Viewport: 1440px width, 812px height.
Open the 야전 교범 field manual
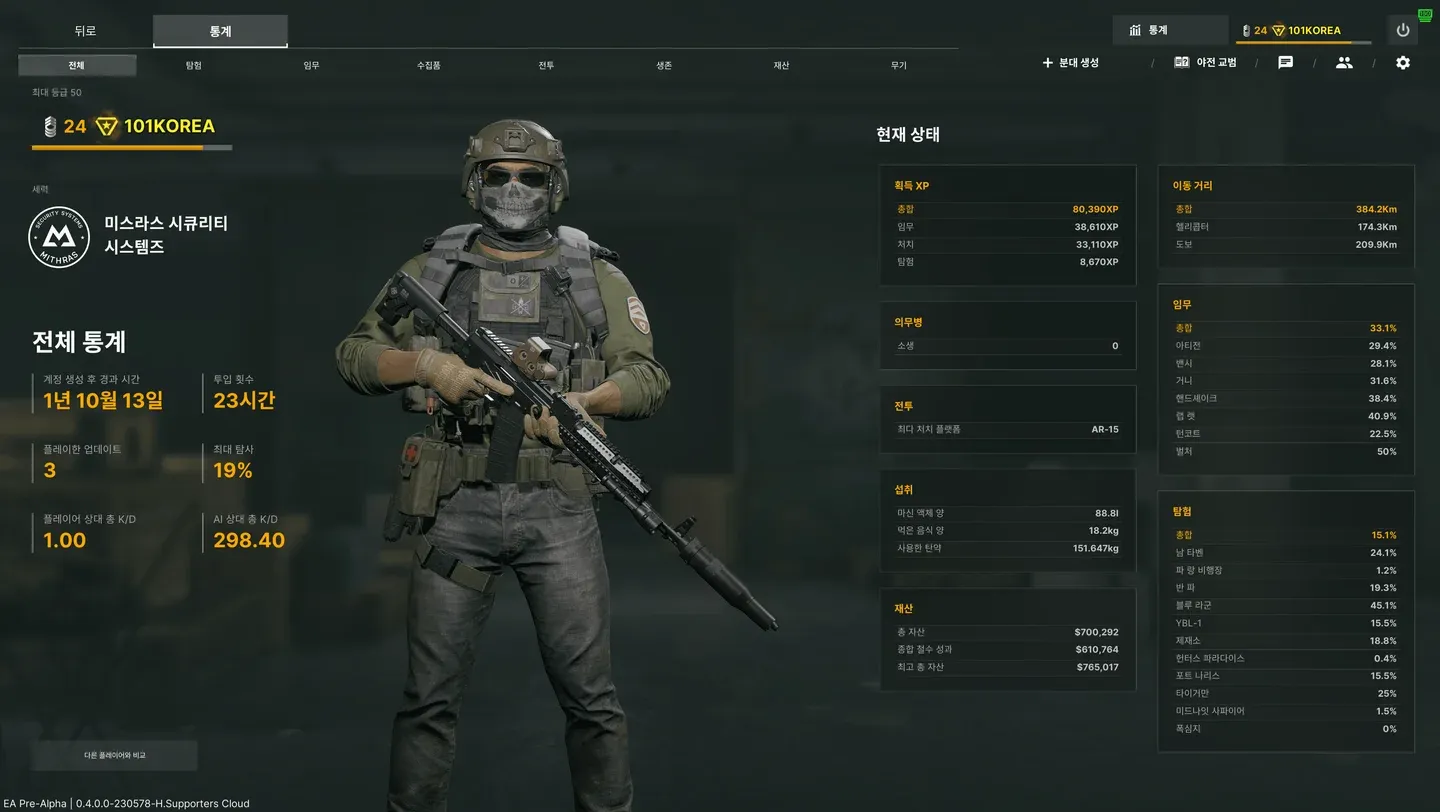tap(1206, 62)
